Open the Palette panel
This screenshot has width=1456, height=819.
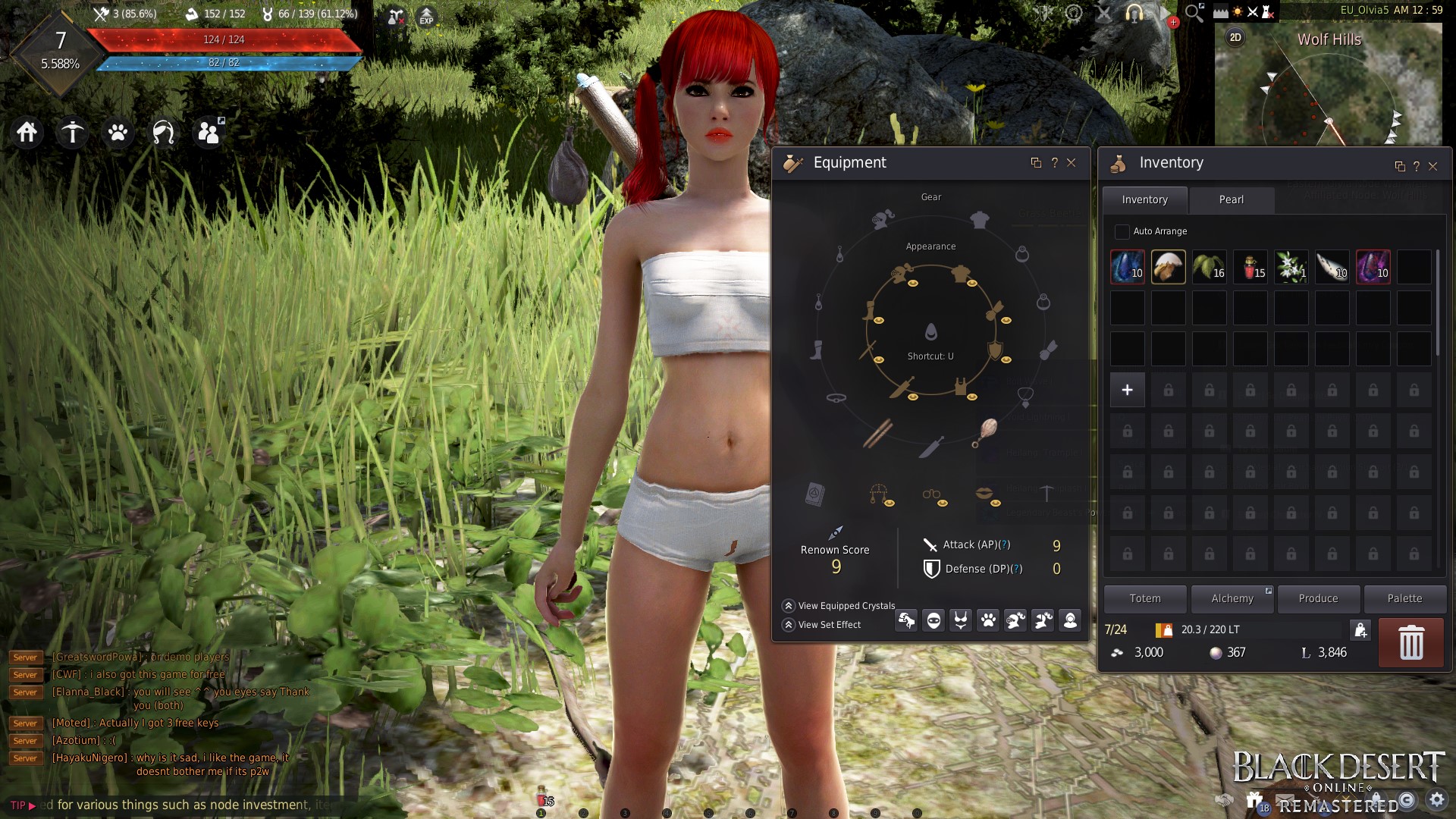click(1404, 598)
